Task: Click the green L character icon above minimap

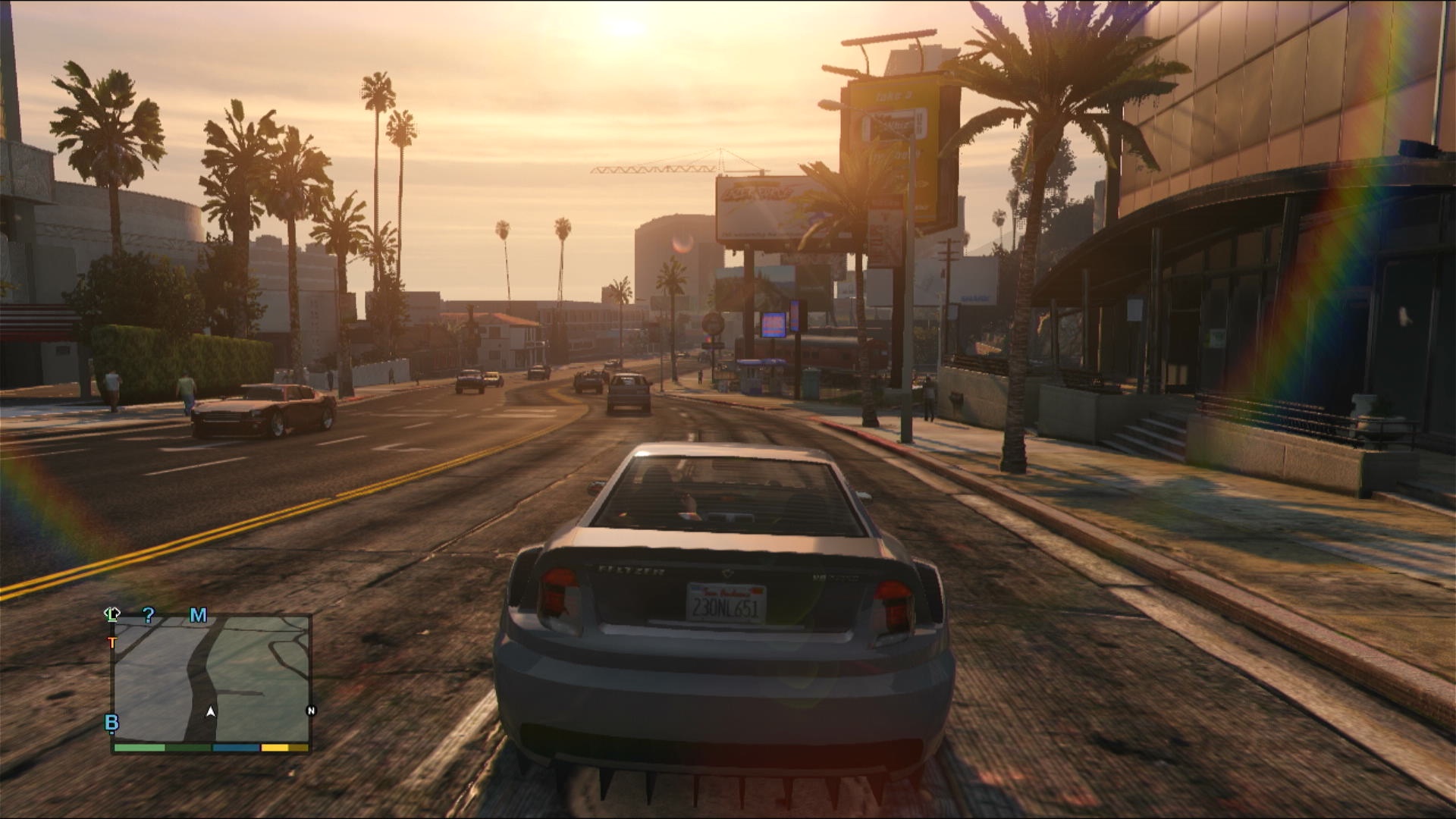Action: tap(113, 614)
